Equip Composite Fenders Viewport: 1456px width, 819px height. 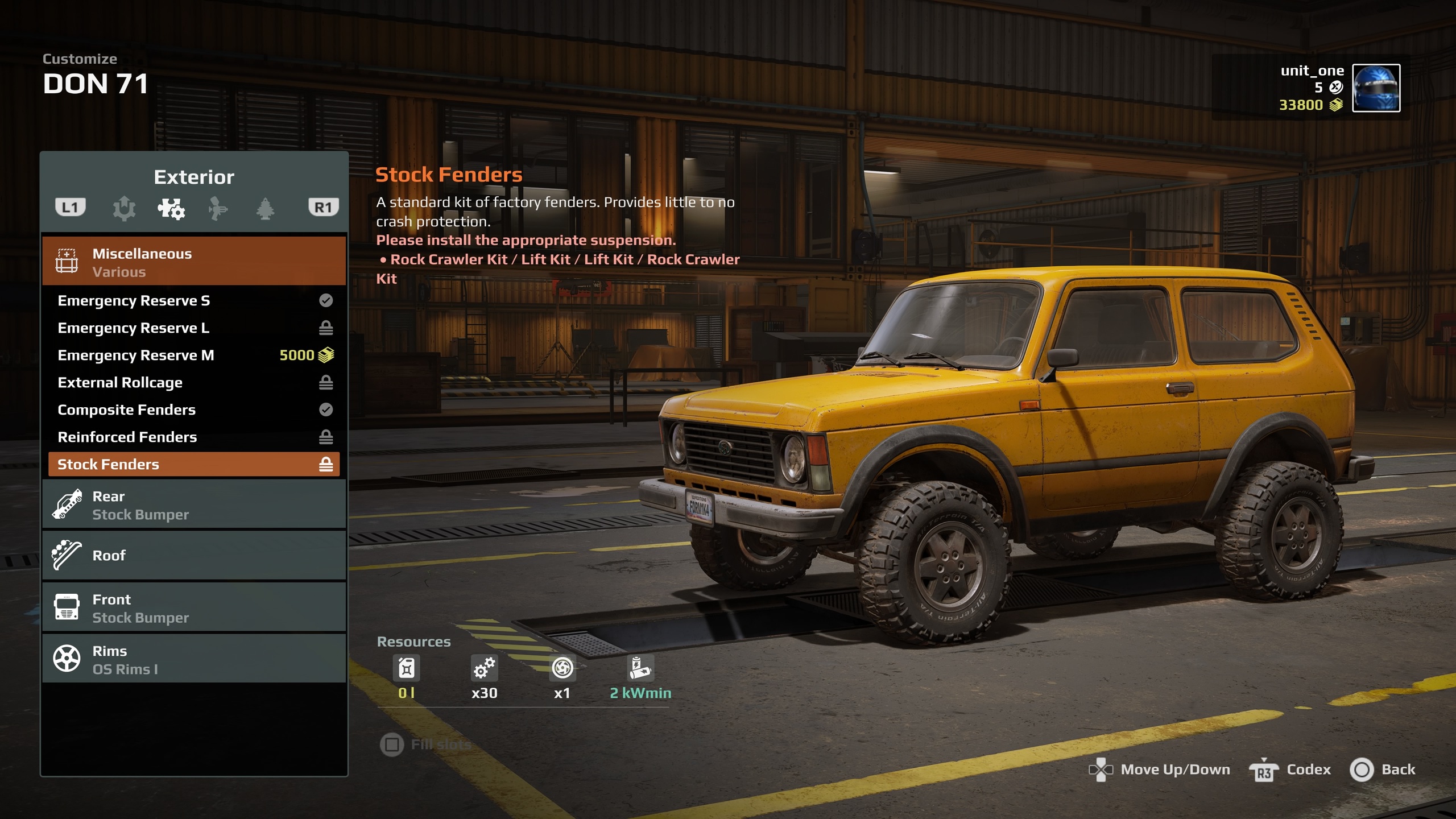[193, 409]
